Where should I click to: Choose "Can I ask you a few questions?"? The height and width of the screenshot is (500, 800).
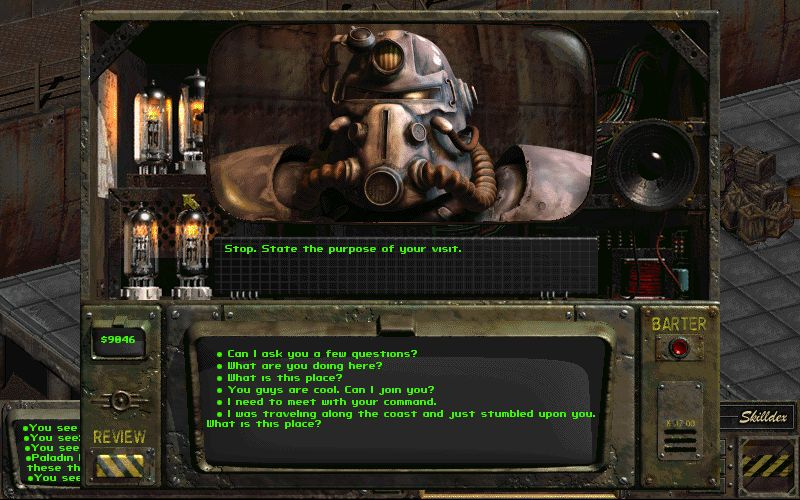point(322,354)
